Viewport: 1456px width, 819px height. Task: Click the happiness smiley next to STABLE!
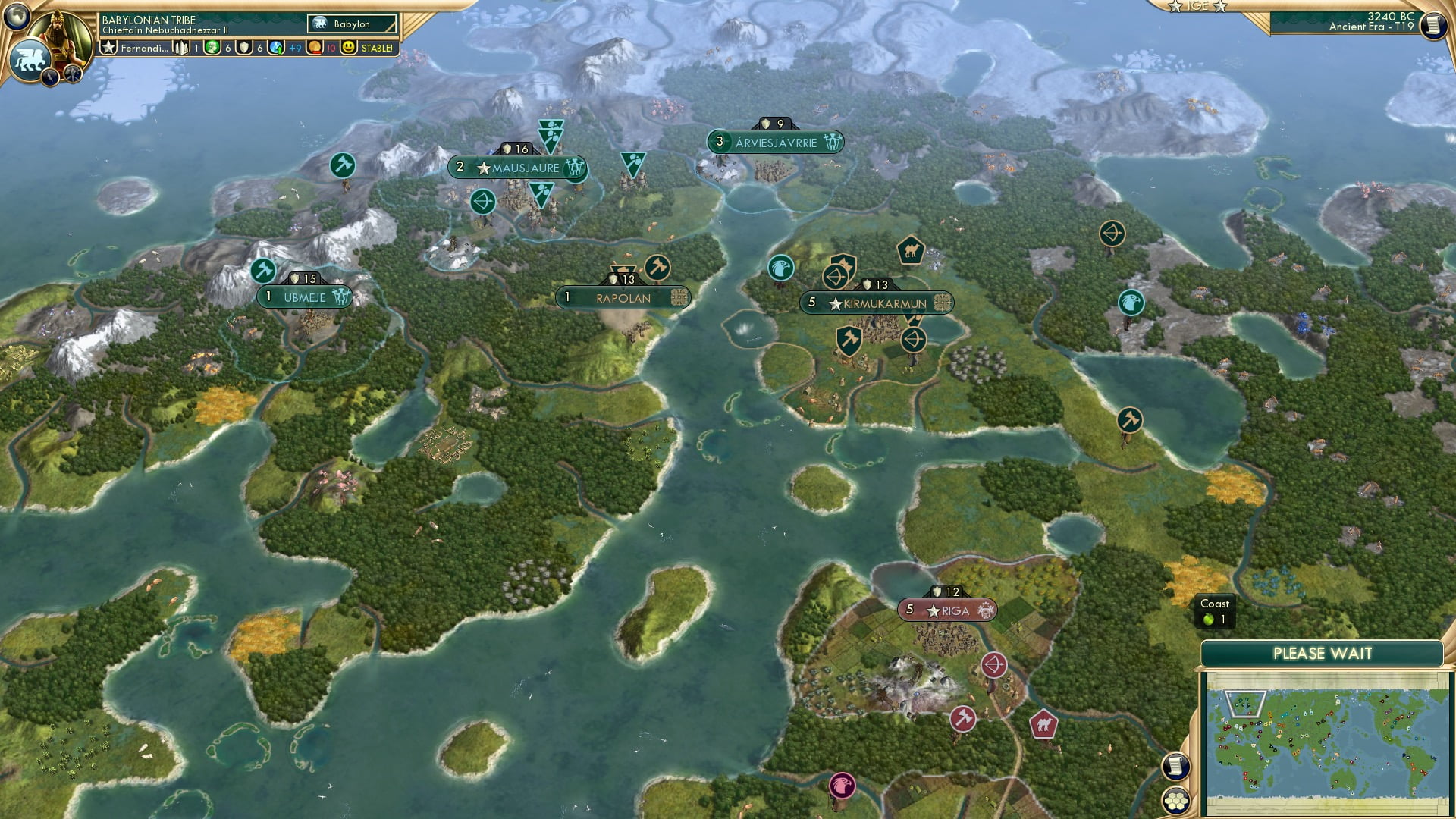[347, 47]
